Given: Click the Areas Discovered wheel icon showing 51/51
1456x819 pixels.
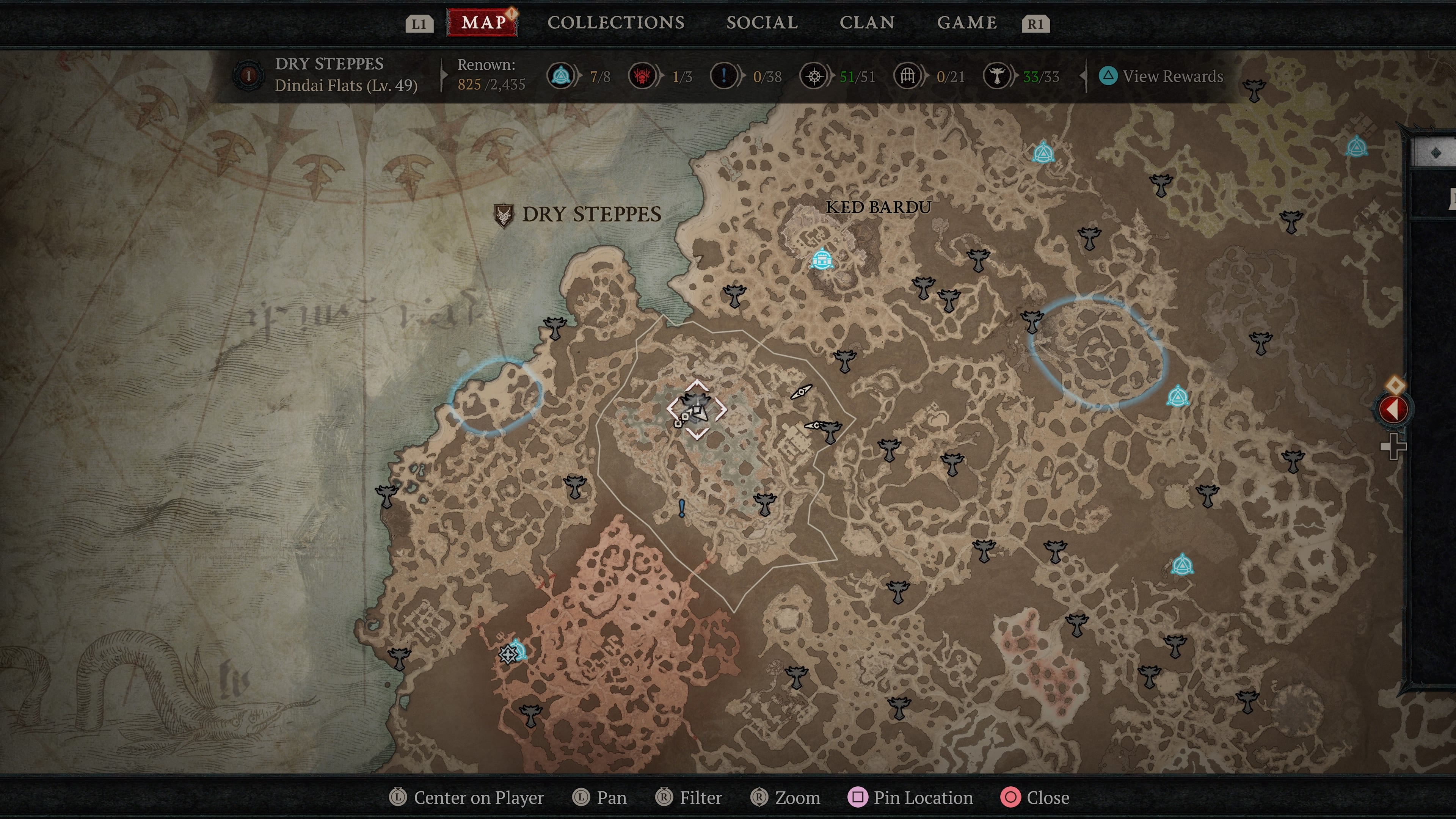Looking at the screenshot, I should tap(814, 76).
